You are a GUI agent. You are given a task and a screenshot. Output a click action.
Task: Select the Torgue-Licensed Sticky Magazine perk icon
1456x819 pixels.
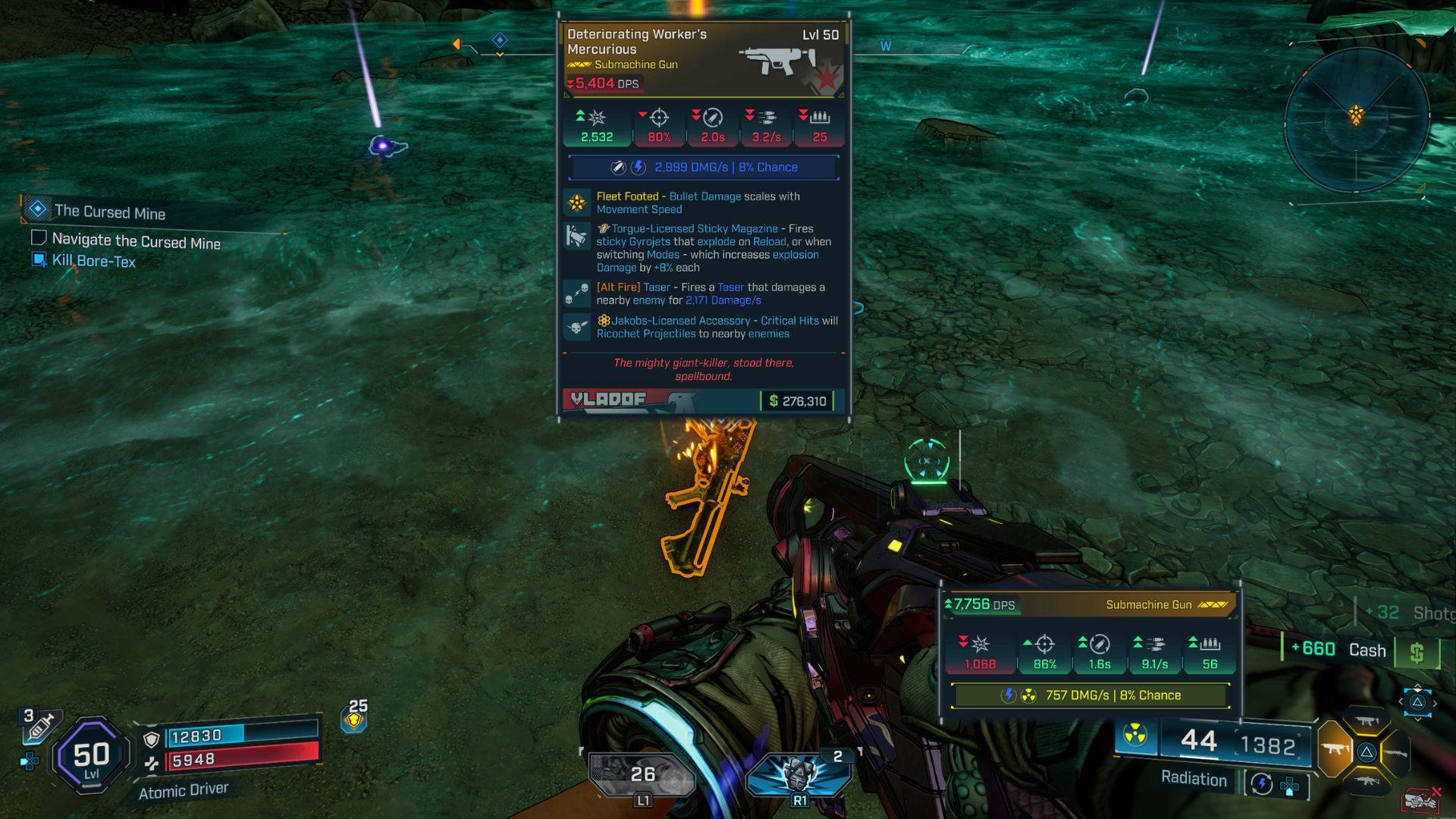pyautogui.click(x=577, y=237)
